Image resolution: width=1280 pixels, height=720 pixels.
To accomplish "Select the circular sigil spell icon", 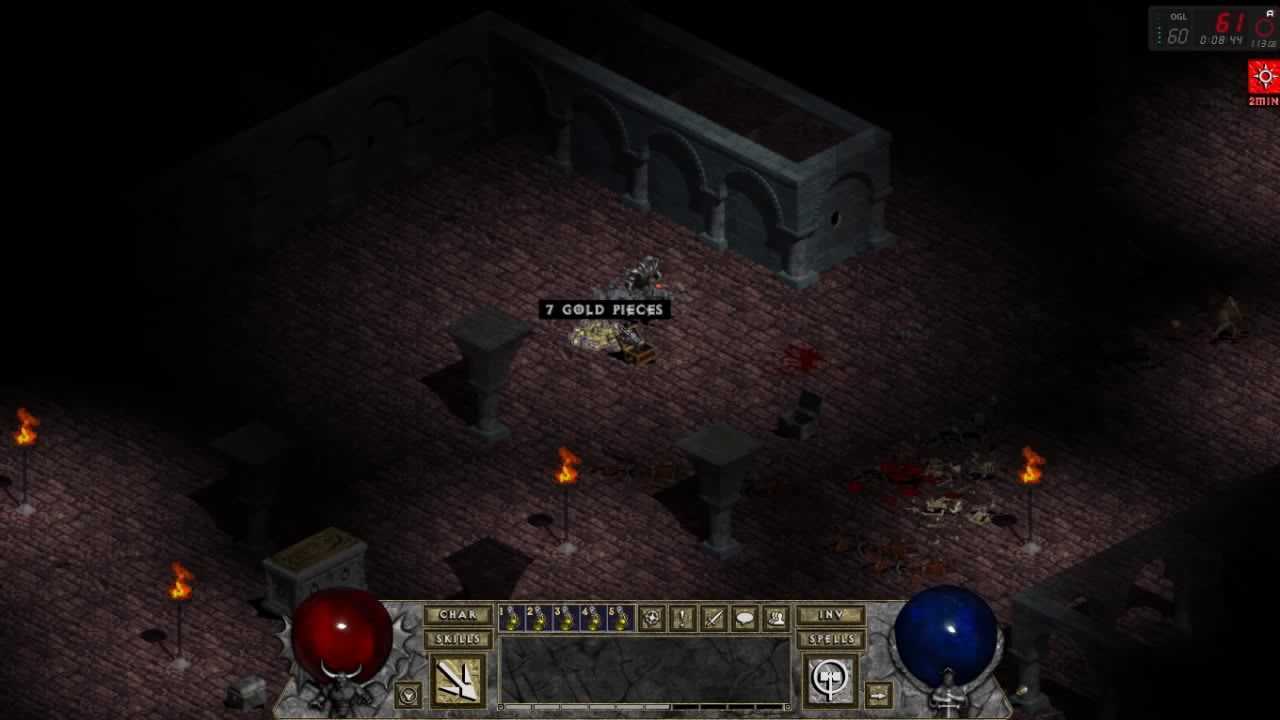I will point(830,680).
